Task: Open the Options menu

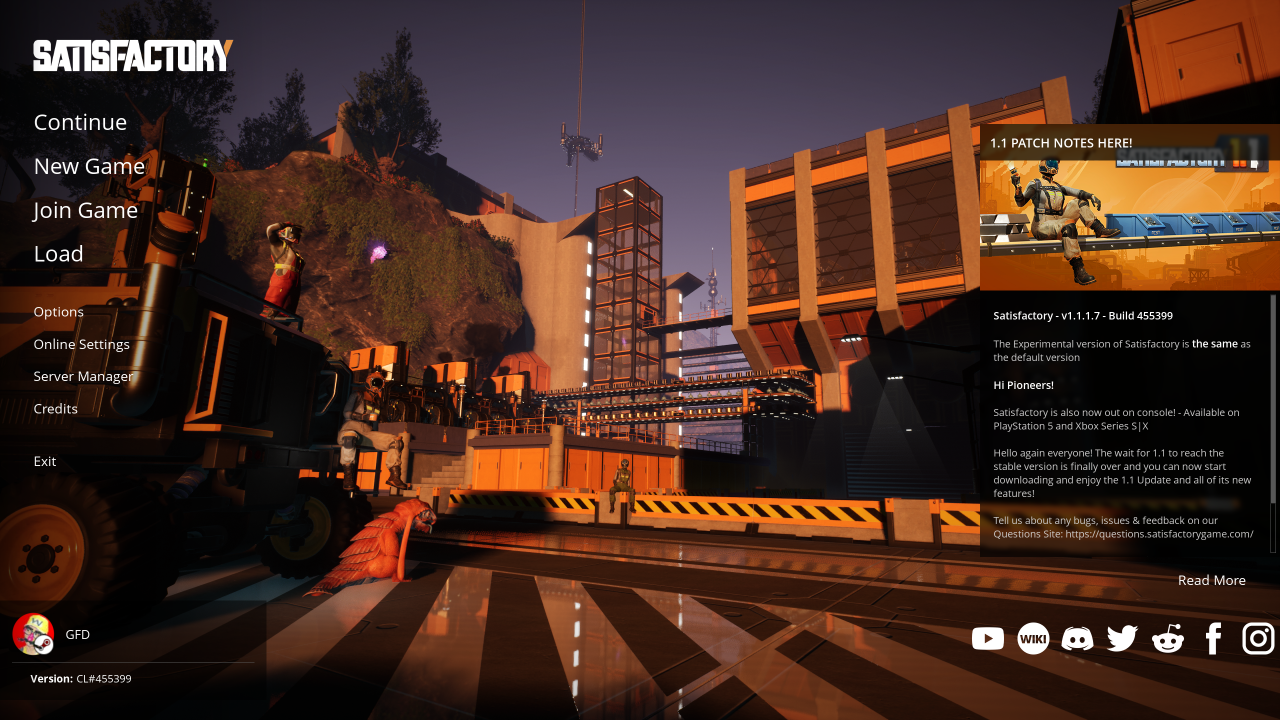Action: click(58, 312)
